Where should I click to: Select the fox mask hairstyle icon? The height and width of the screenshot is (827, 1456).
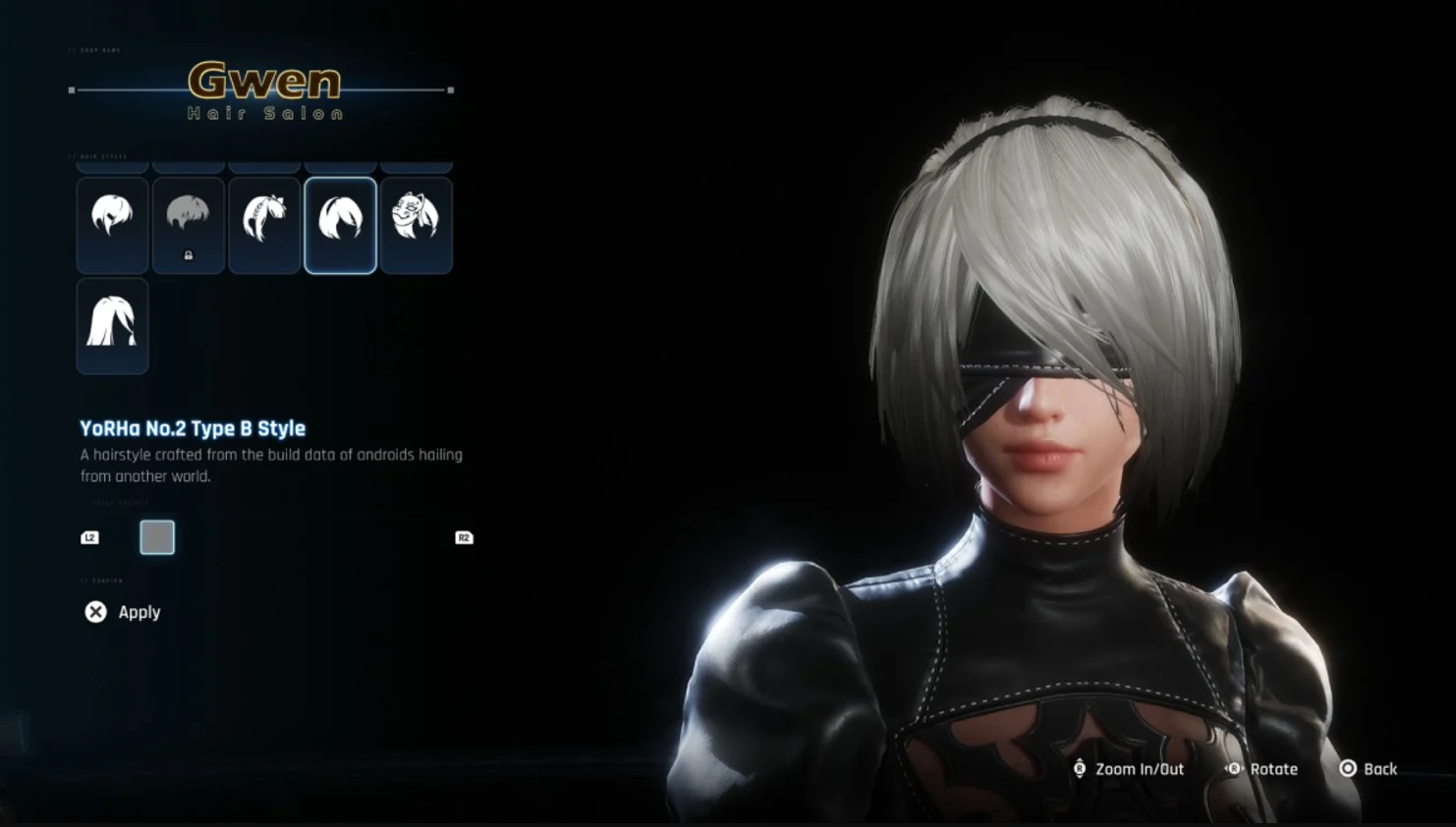pos(416,225)
